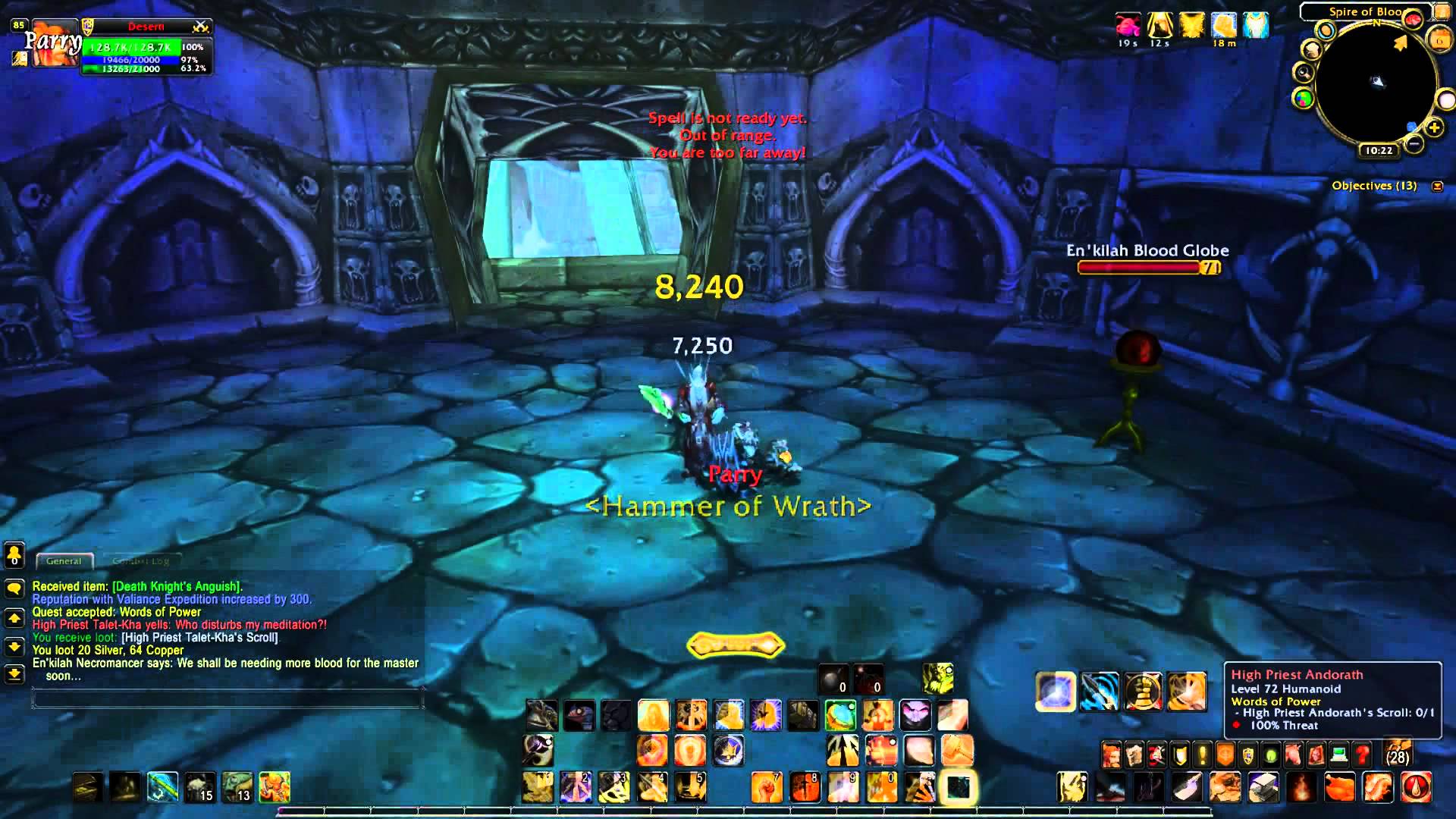Zoom in the minimap with plus button

point(1434,128)
